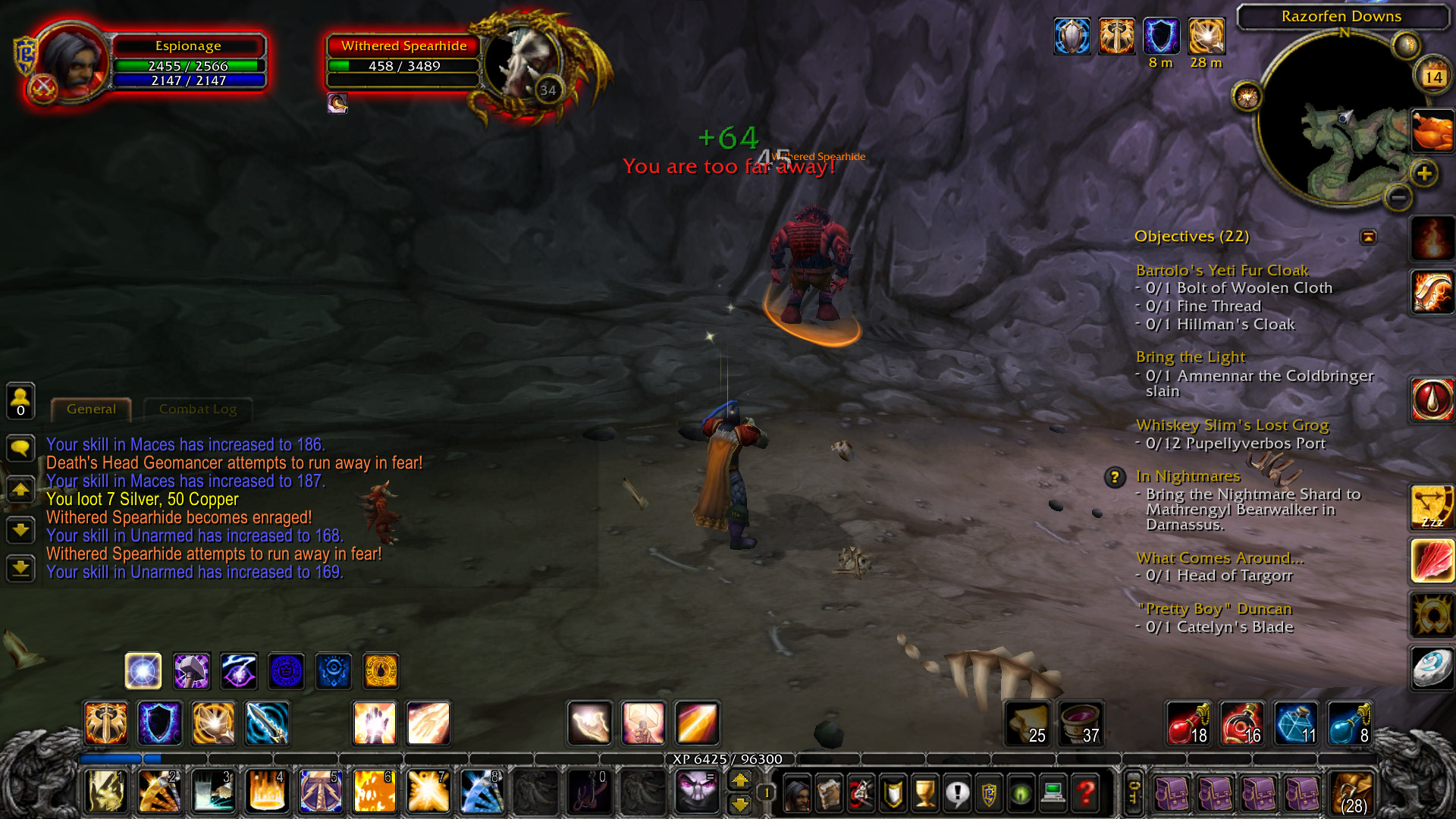This screenshot has height=819, width=1456.
Task: Open the backpack showing (28) slots
Action: tap(1351, 792)
